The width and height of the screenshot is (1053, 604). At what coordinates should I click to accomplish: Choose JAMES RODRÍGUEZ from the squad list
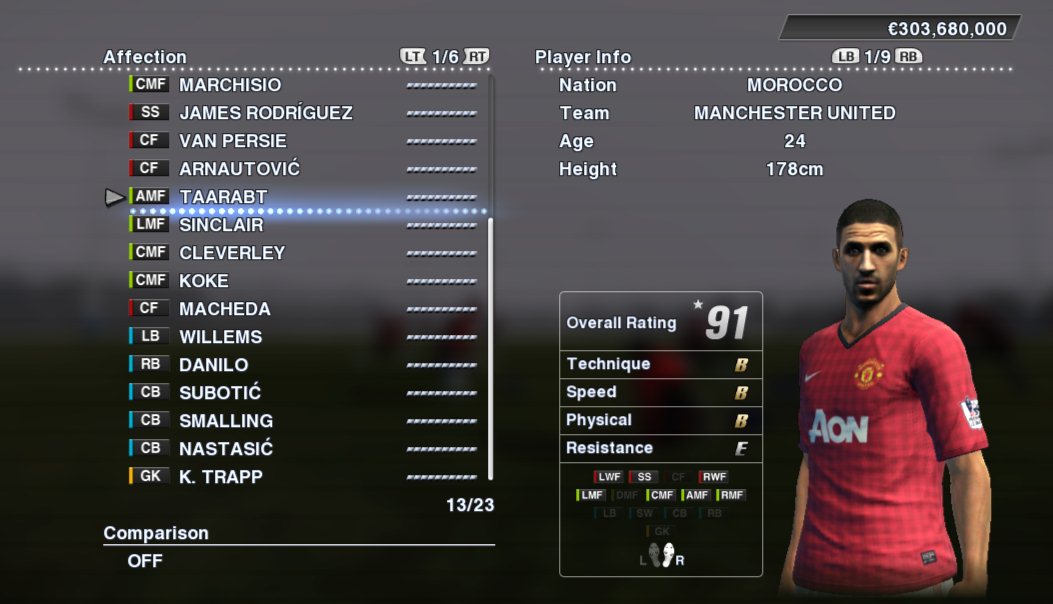tap(265, 113)
